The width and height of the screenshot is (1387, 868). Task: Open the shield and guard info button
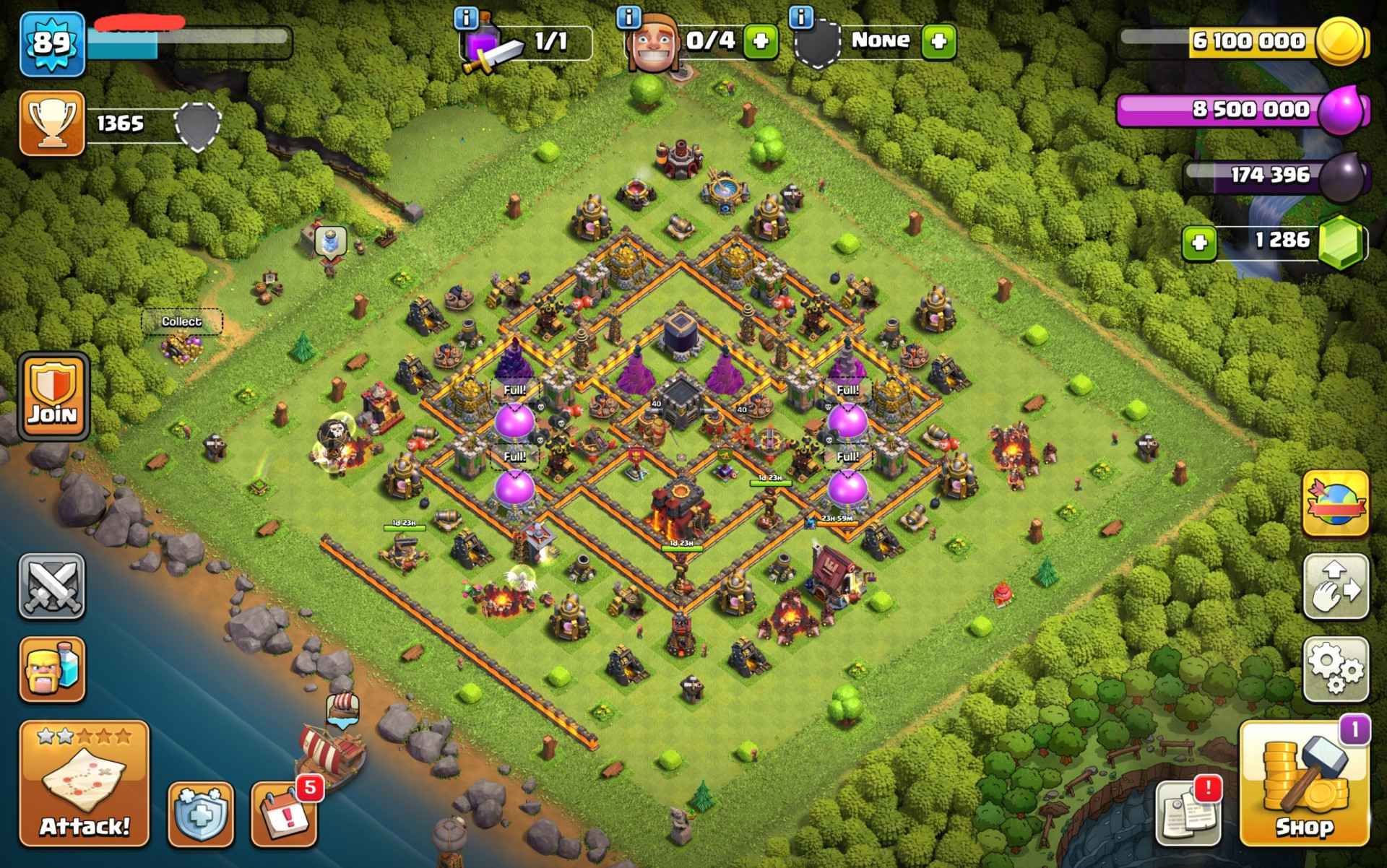pos(201,814)
